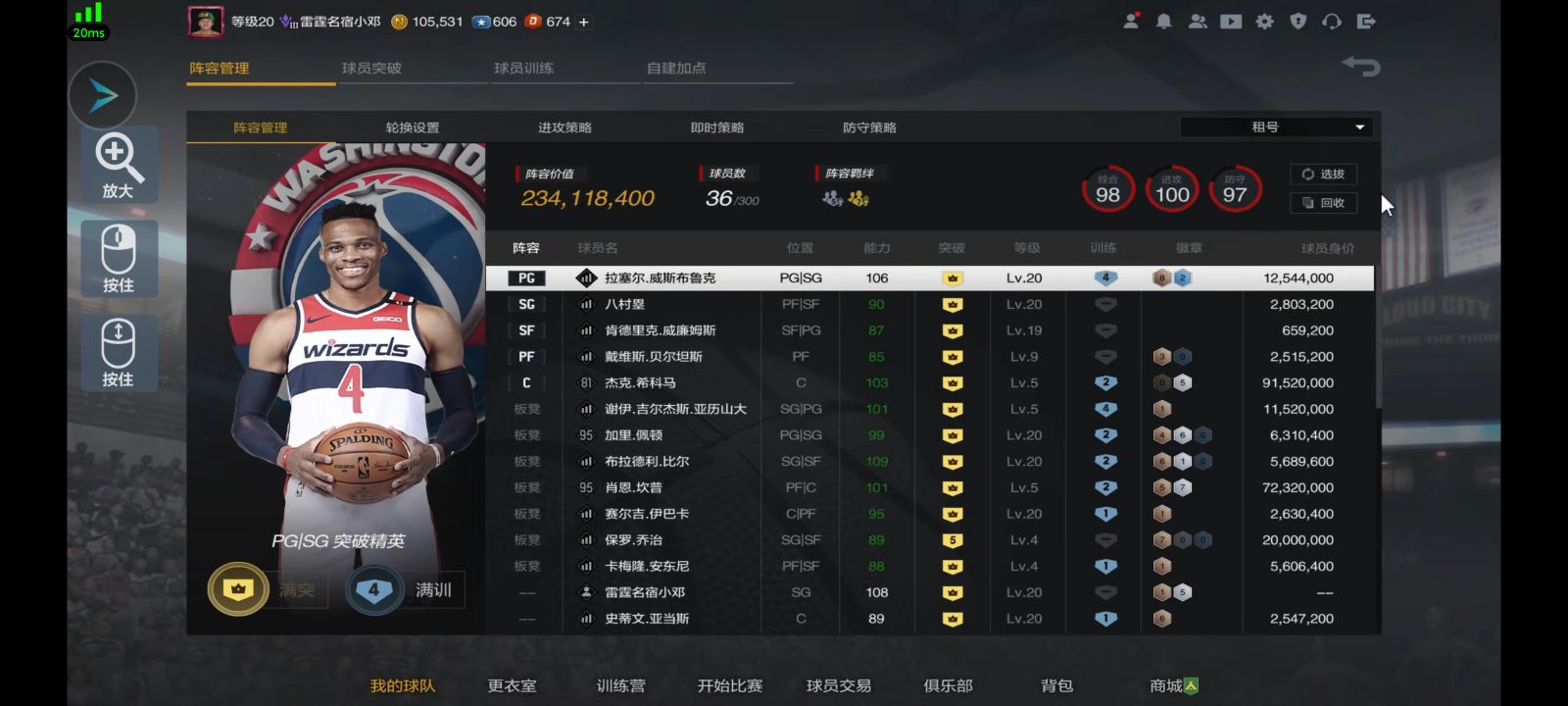
Task: Click the 放大 magnifier icon on left sidebar
Action: tap(118, 165)
